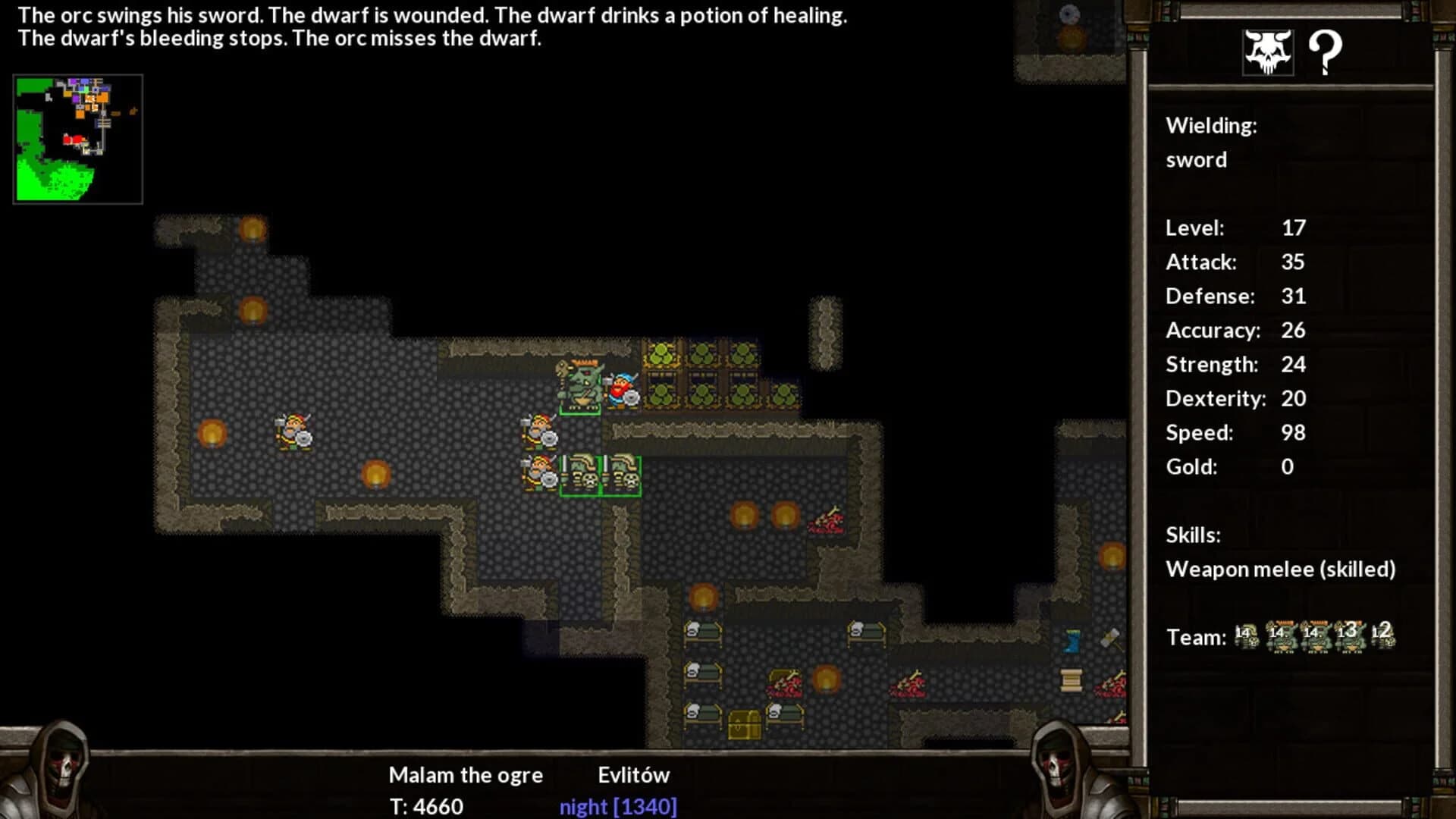Click the Gold: 0 stat row

[x=1225, y=466]
